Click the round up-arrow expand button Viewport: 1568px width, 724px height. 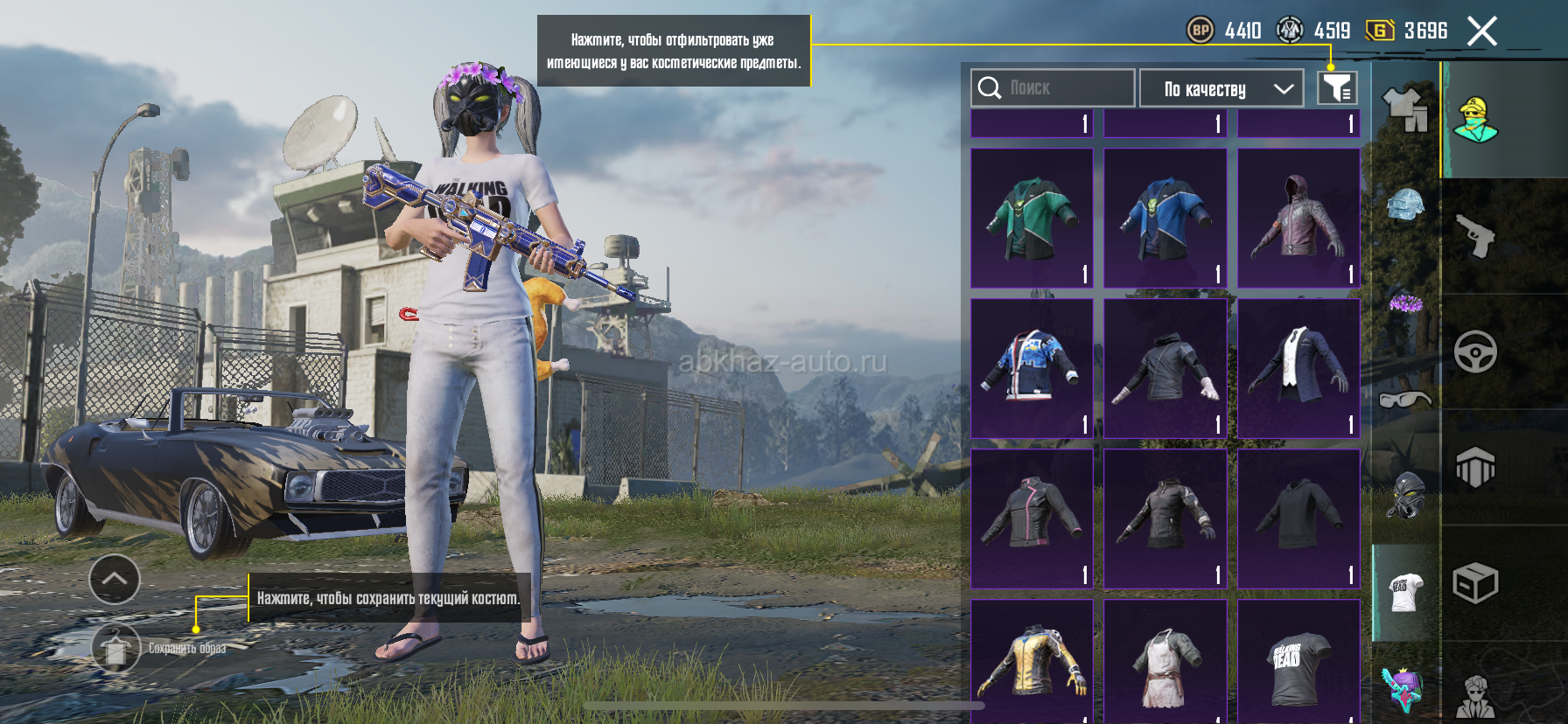point(115,579)
